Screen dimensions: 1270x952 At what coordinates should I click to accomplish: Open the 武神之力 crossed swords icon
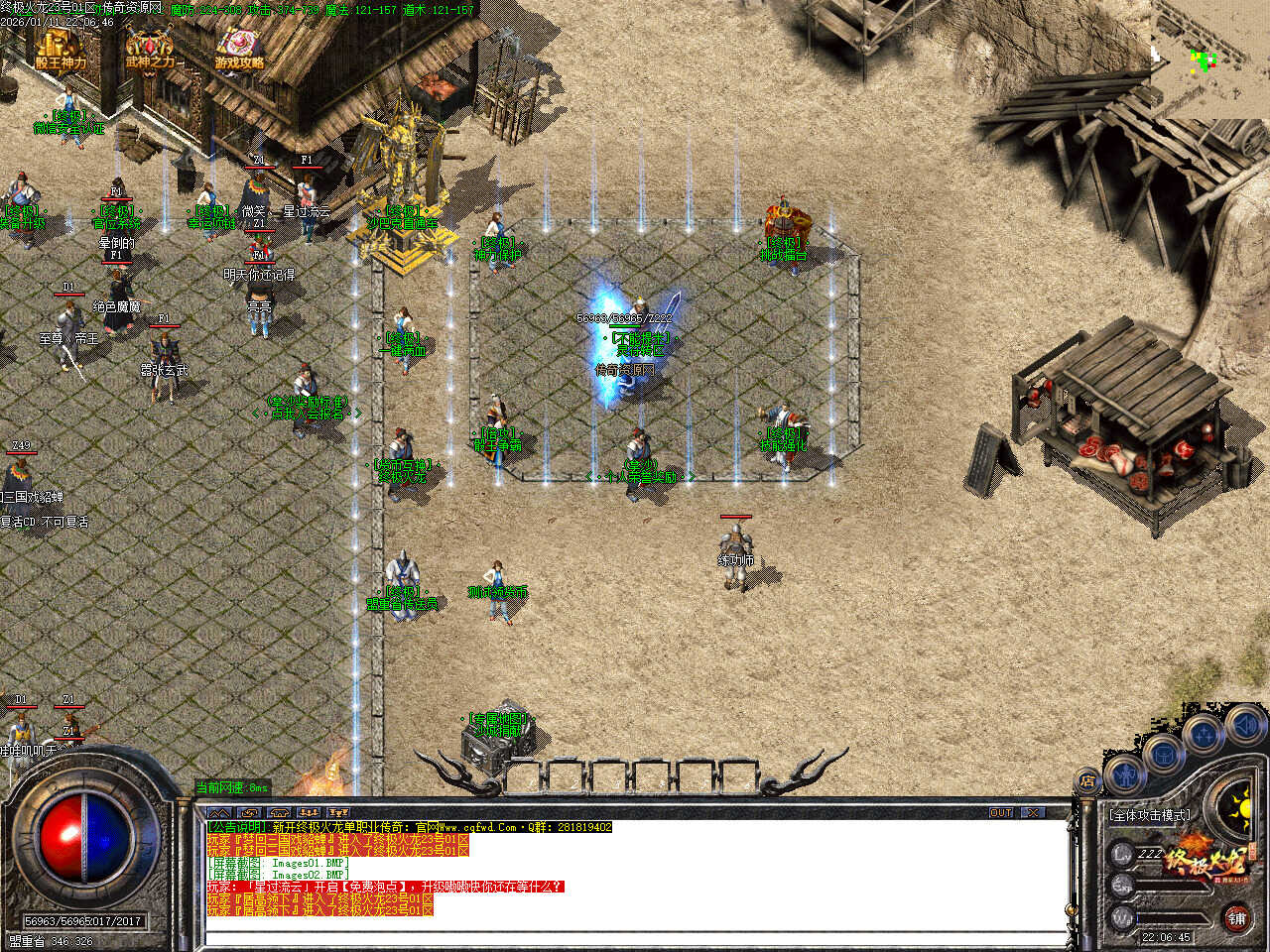(150, 51)
